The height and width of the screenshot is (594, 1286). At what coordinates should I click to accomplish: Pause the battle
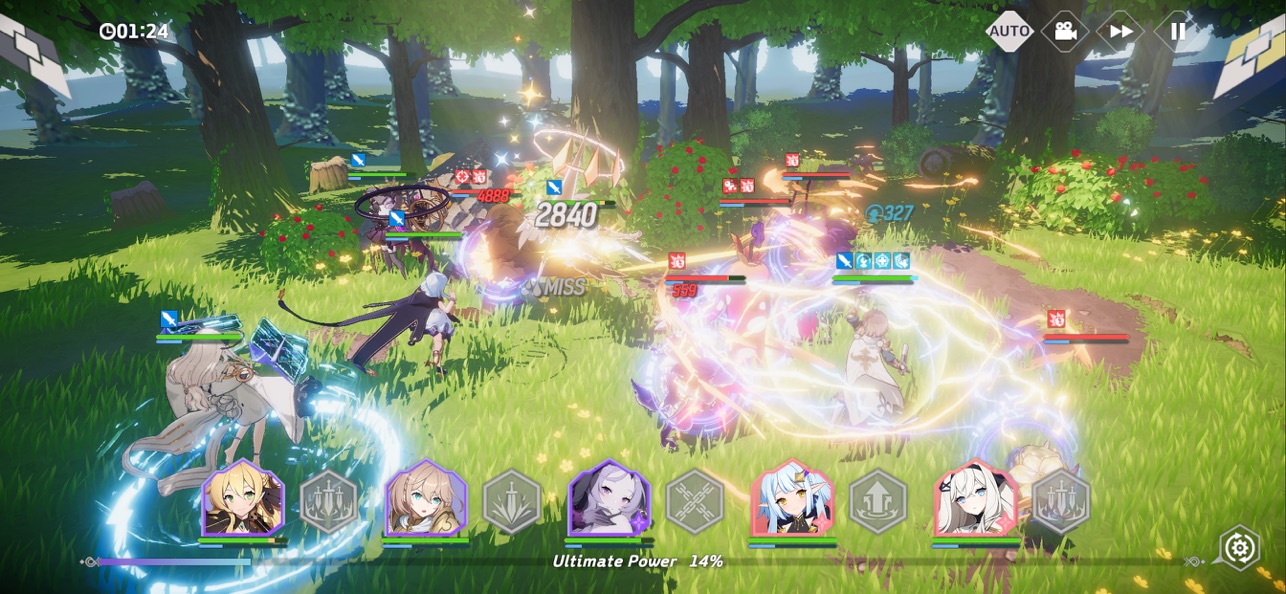(x=1178, y=31)
